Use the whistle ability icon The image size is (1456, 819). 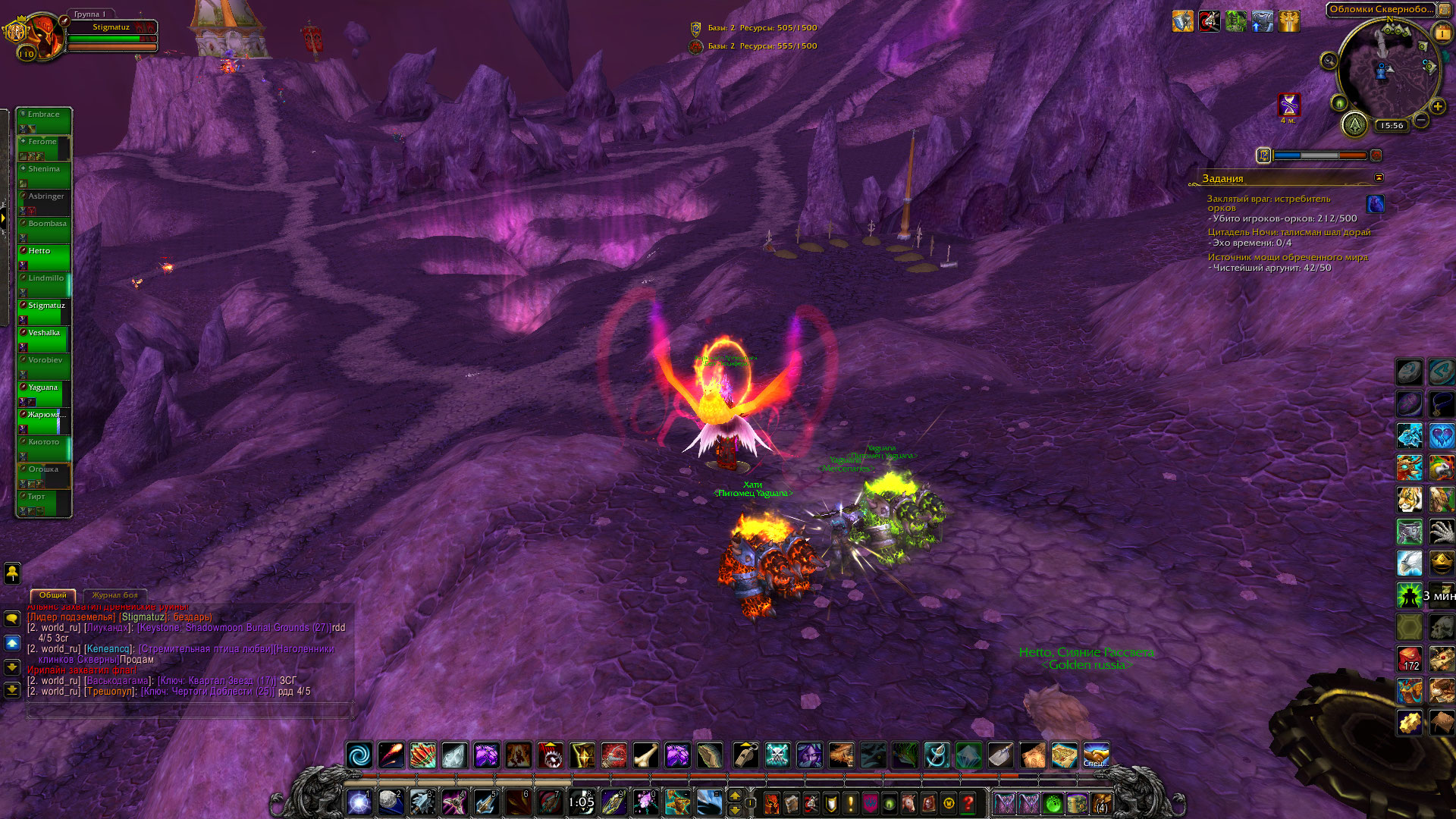tap(746, 755)
